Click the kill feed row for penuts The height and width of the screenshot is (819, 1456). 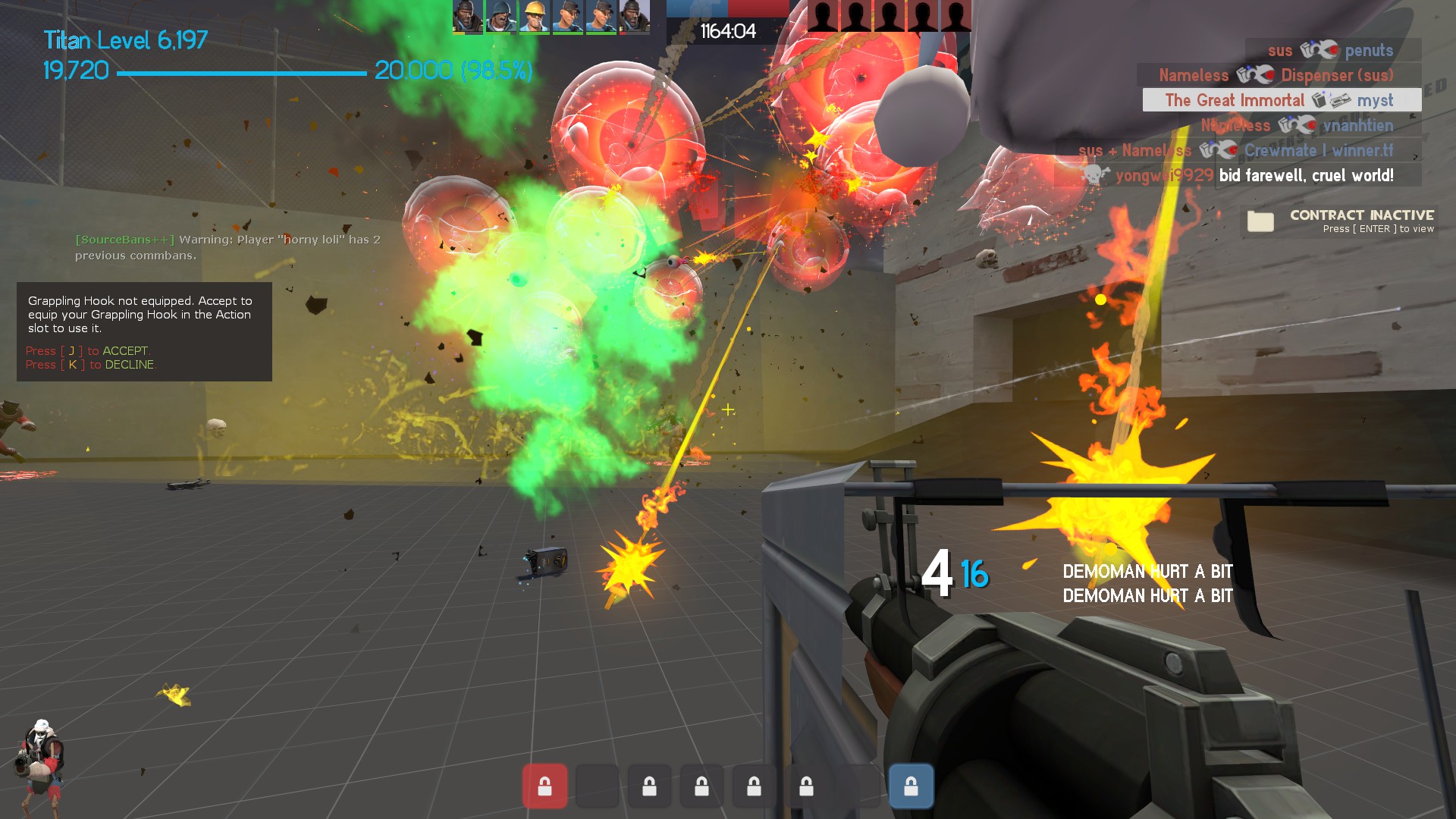point(1332,50)
